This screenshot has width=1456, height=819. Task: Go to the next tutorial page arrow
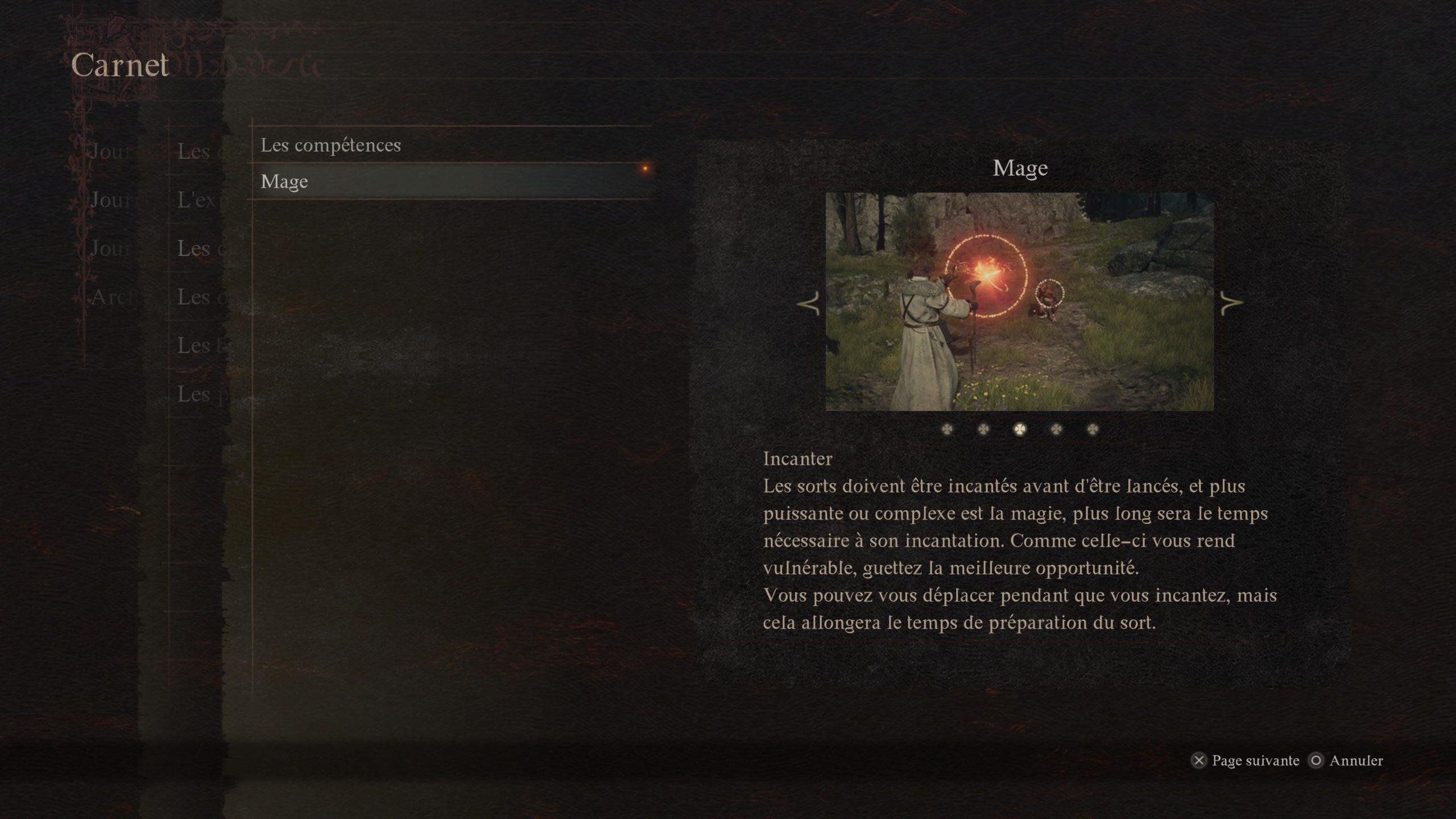(1231, 303)
